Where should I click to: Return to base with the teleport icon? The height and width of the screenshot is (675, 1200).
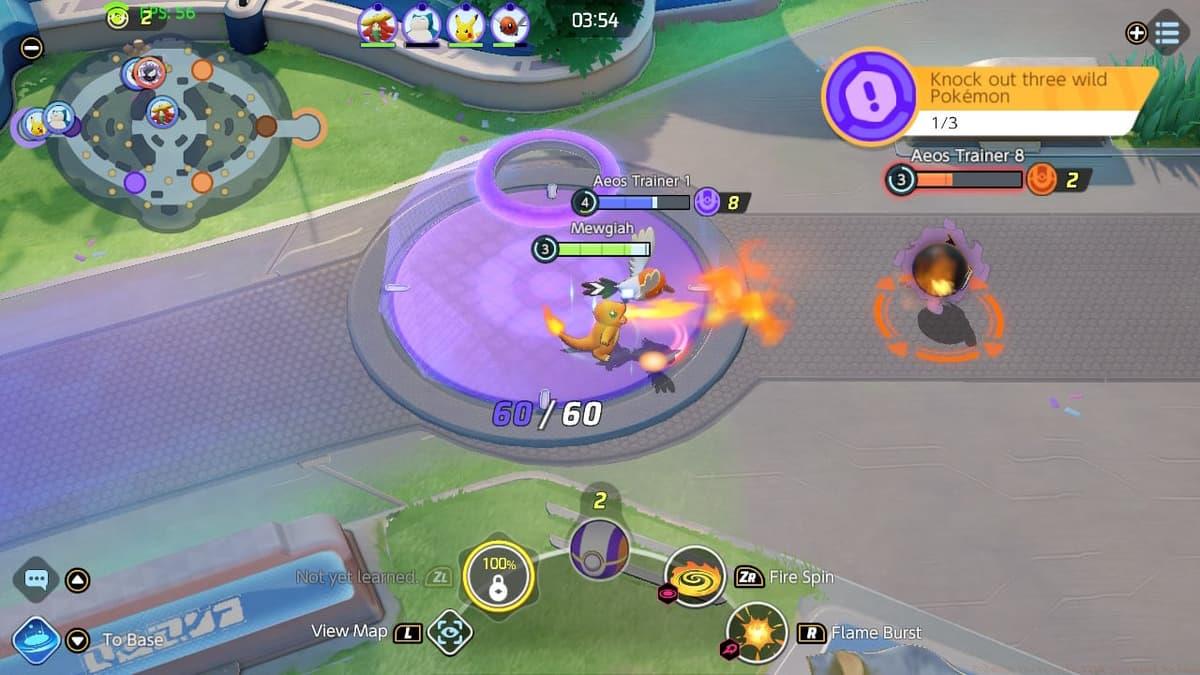tap(37, 640)
